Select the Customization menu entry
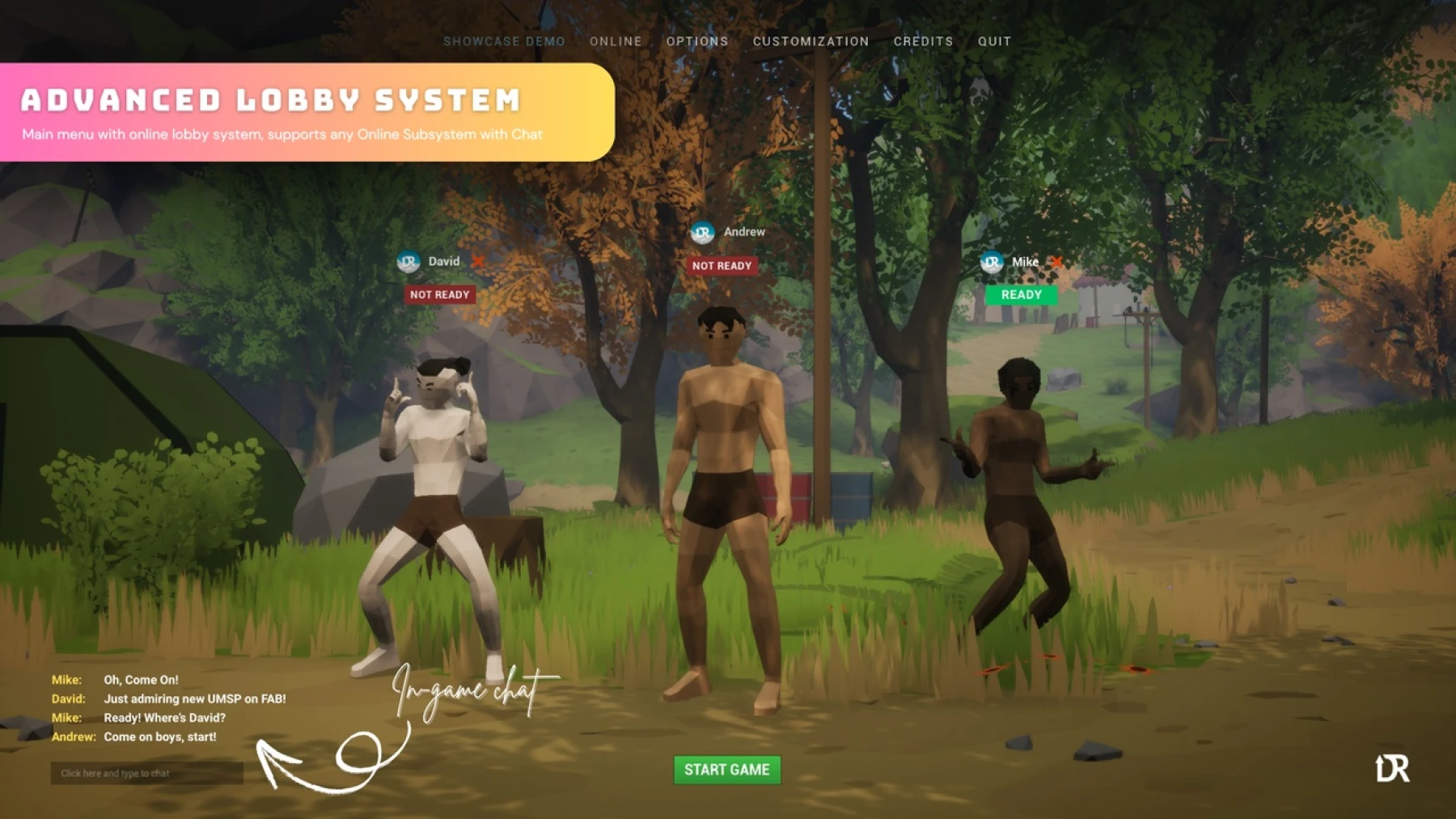 coord(811,41)
